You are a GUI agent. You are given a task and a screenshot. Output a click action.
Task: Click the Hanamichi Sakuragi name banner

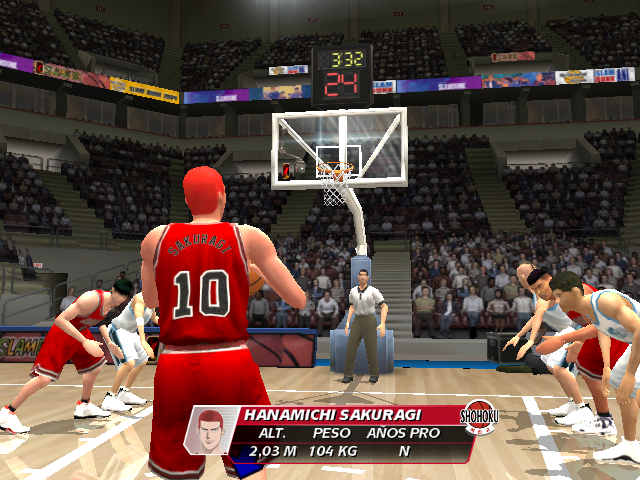[340, 414]
